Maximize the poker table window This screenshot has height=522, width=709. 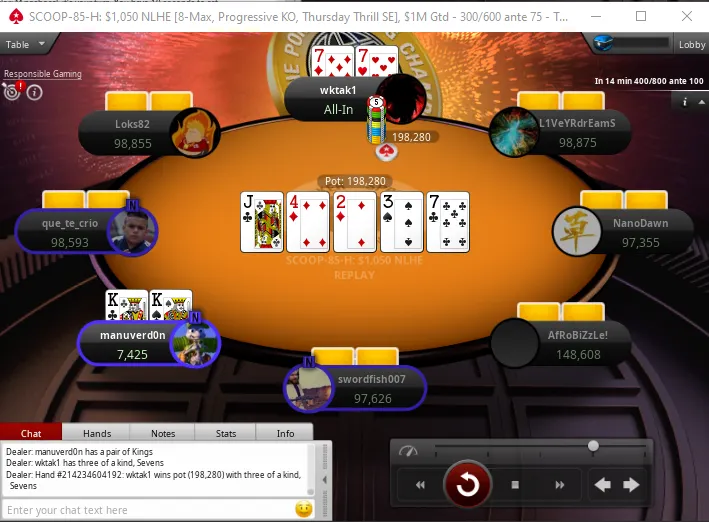pyautogui.click(x=641, y=17)
